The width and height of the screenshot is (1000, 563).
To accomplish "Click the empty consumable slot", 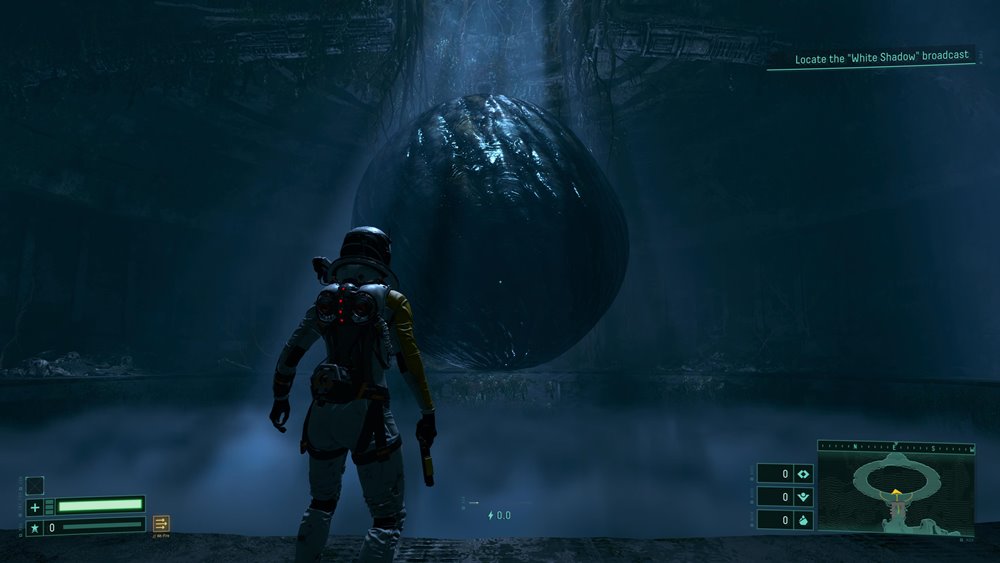I will point(34,485).
